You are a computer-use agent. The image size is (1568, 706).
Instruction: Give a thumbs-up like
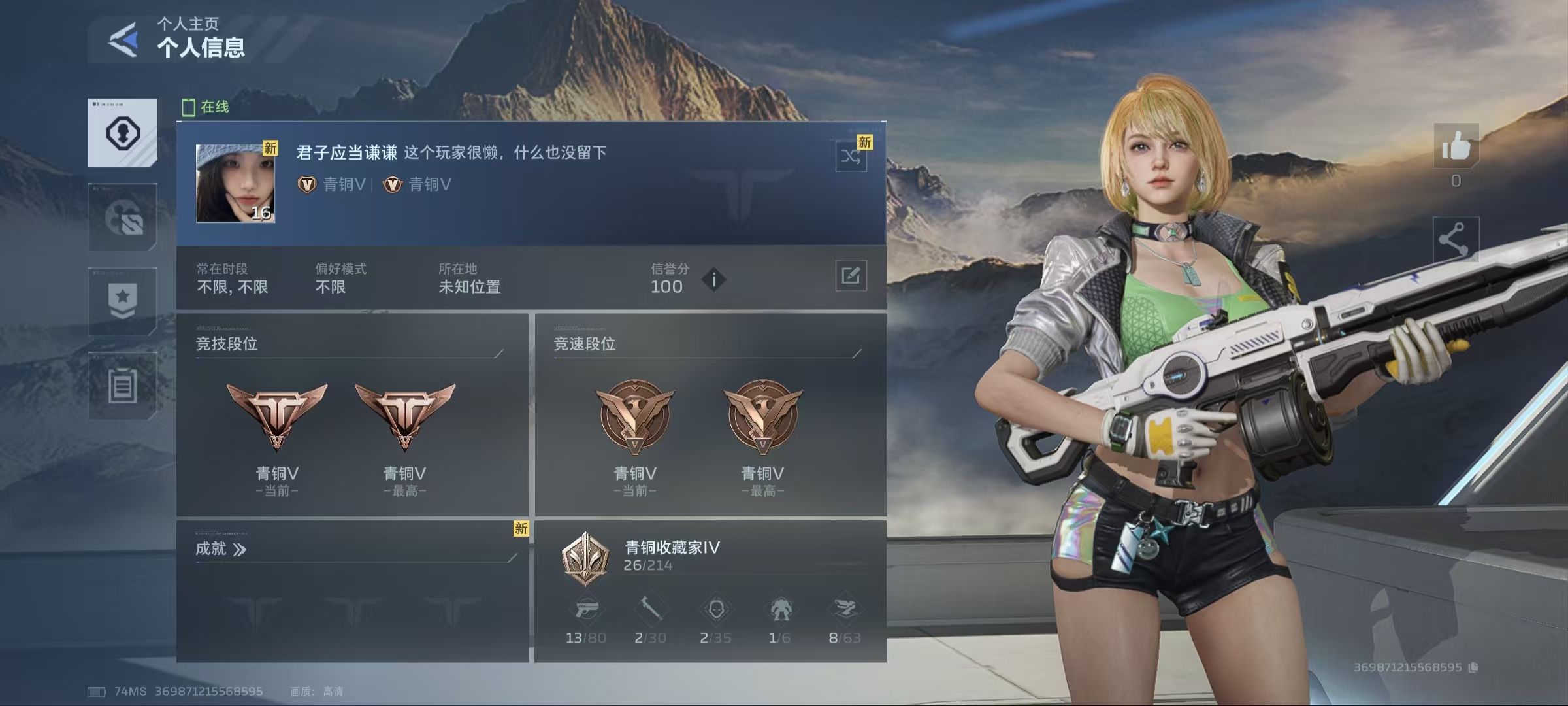[x=1456, y=146]
